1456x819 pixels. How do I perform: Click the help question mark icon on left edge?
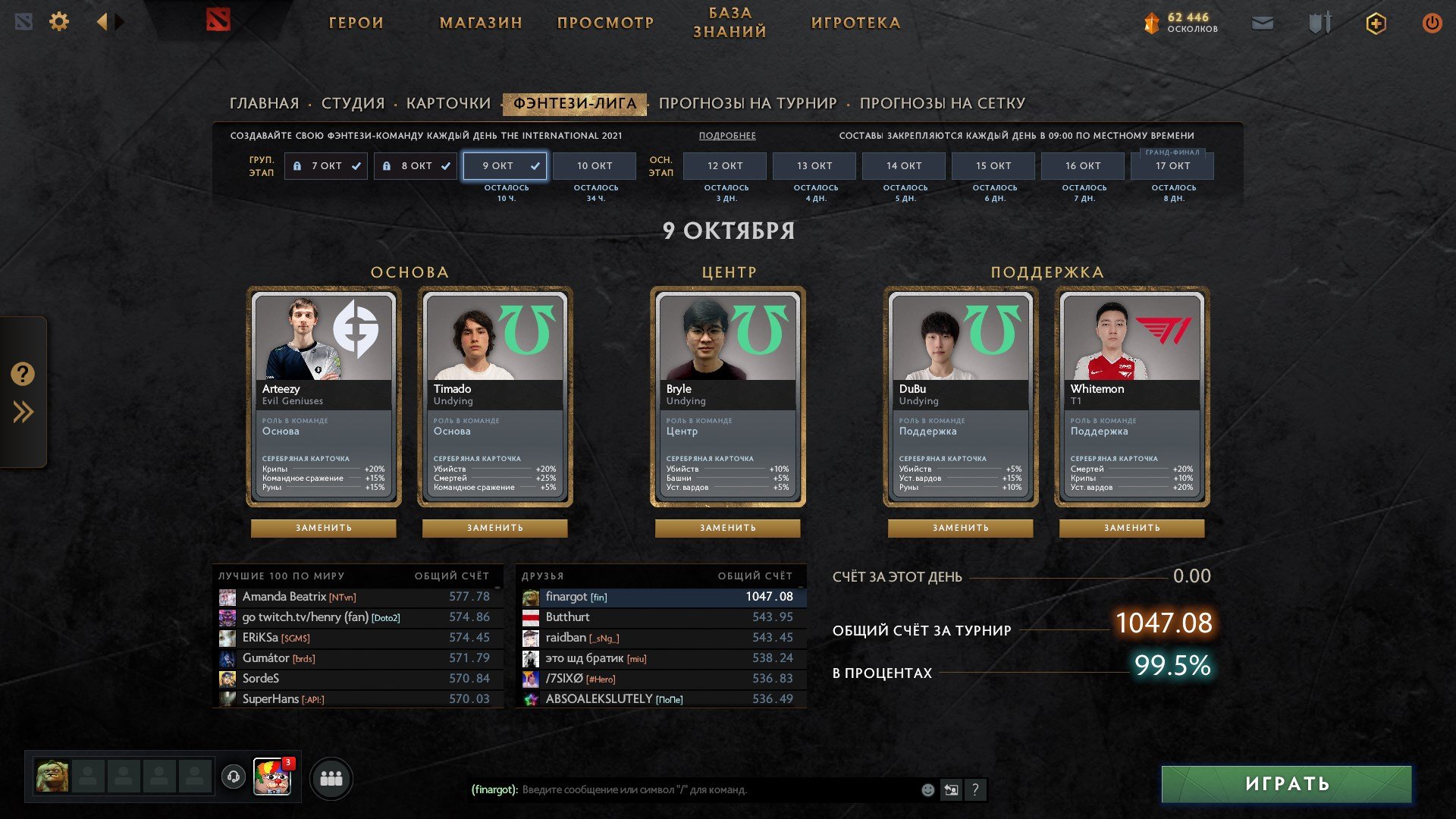[23, 373]
